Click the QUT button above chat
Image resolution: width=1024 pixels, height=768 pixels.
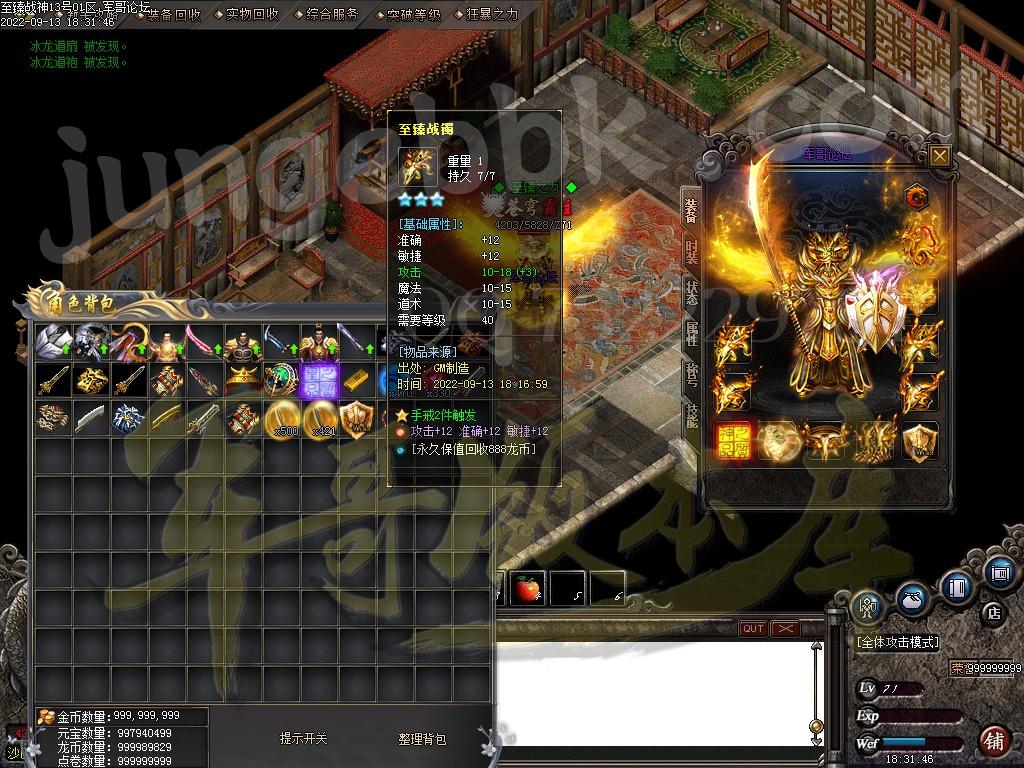coord(753,628)
